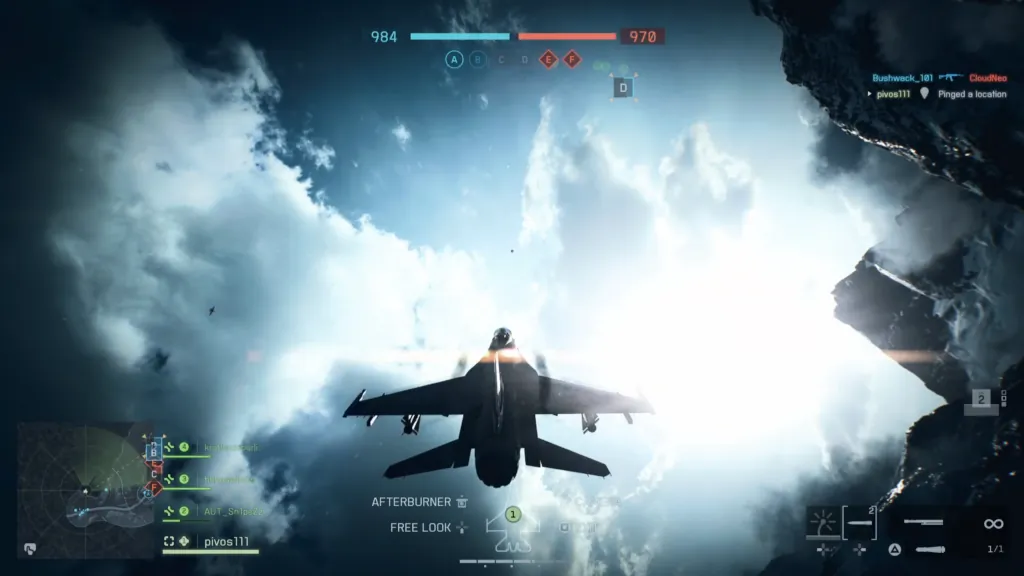Select the bomb weapon slot
This screenshot has height=576, width=1024.
(930, 549)
